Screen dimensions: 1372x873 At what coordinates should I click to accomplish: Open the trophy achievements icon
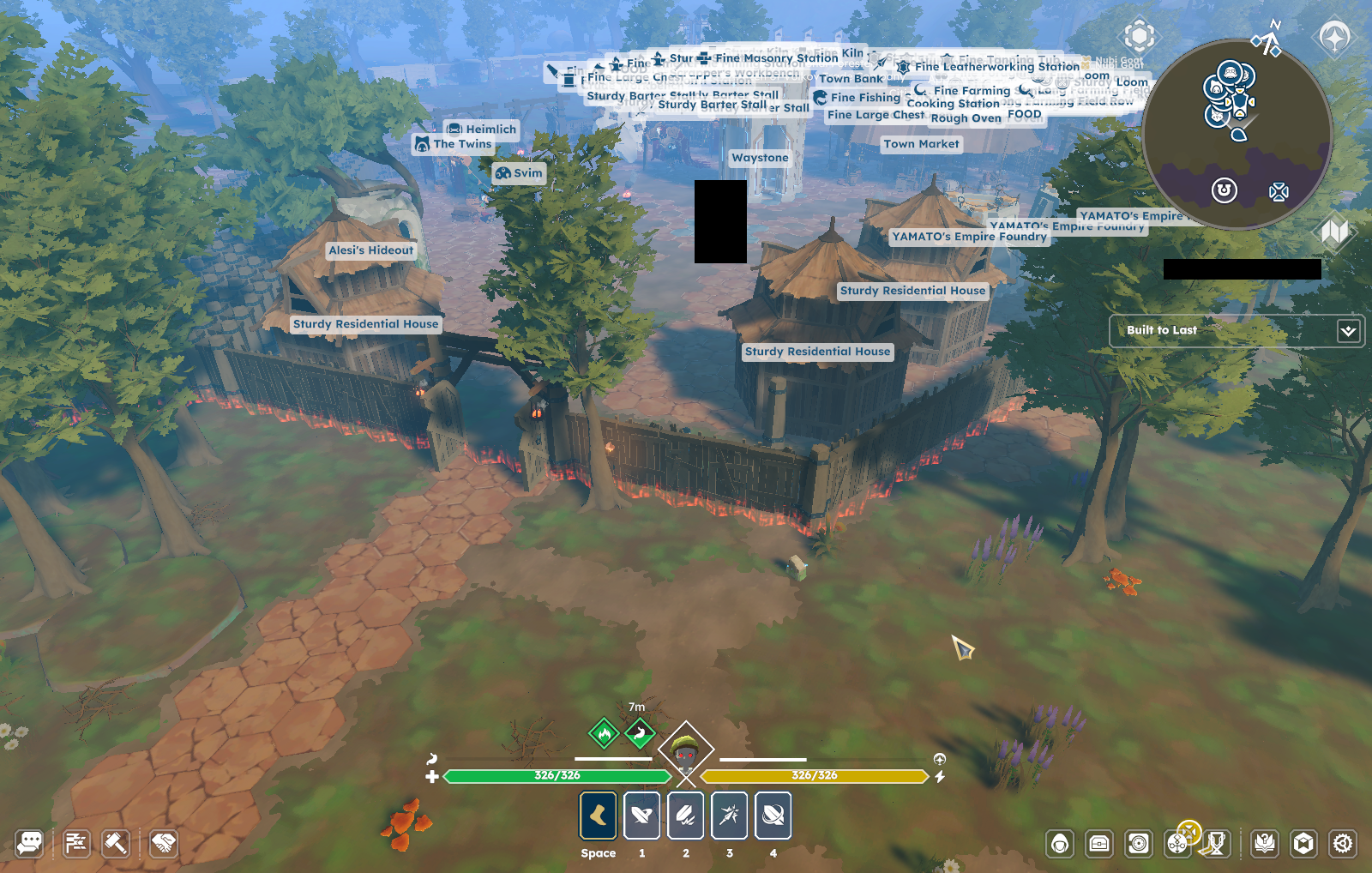point(1217,844)
